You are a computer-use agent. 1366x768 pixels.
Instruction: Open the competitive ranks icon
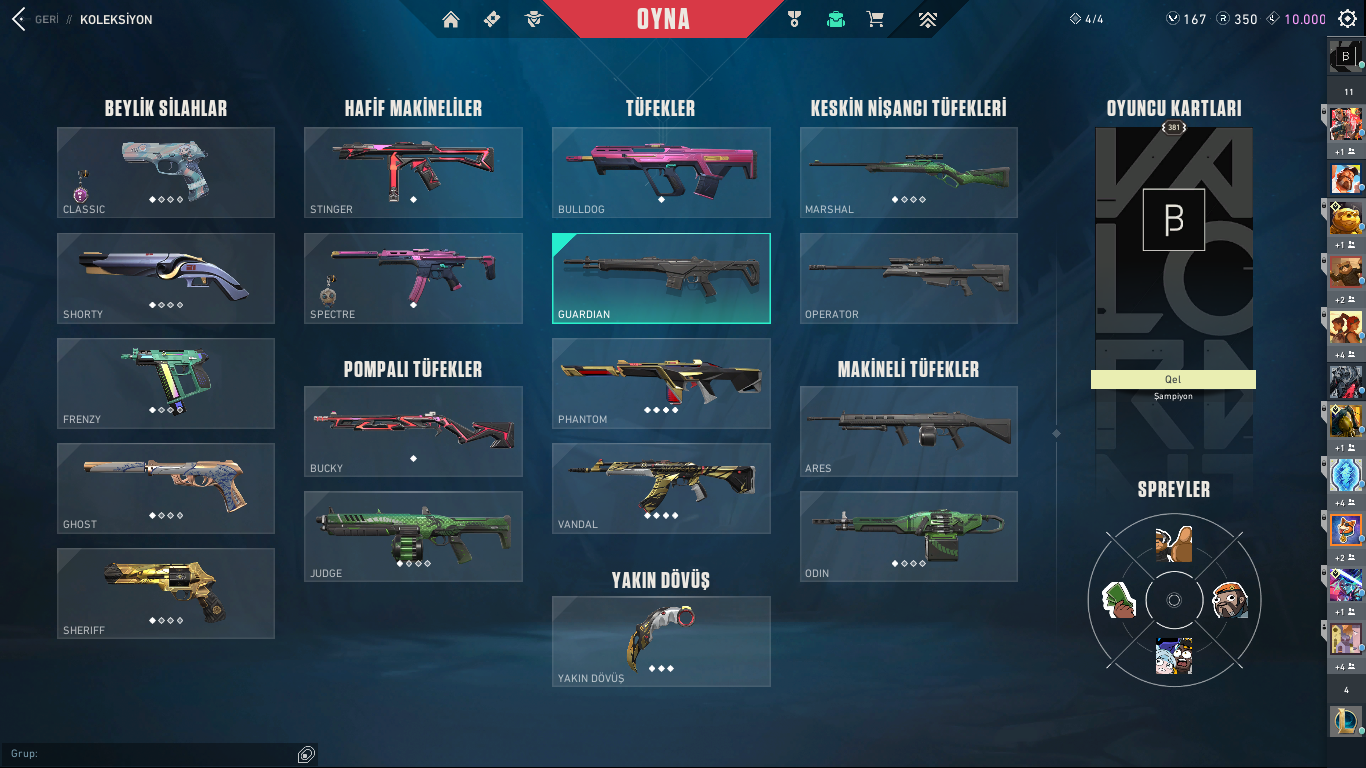click(927, 18)
